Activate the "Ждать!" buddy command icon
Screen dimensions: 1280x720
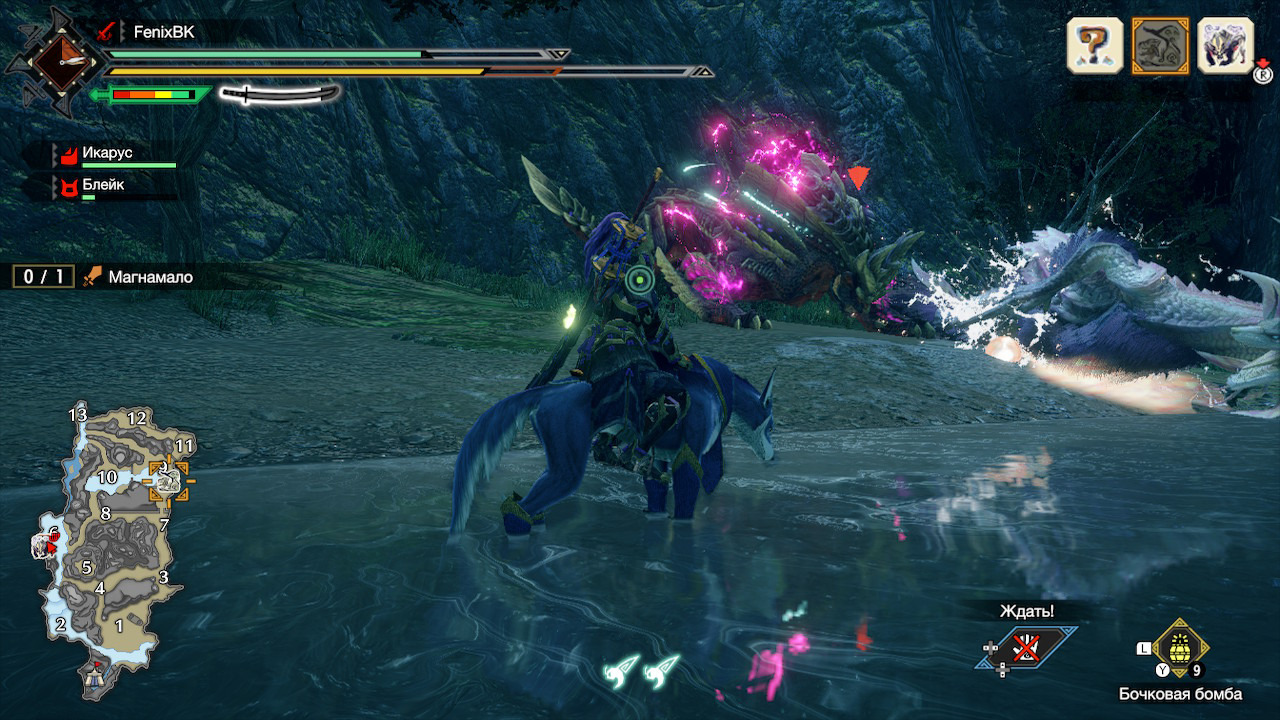(1027, 648)
